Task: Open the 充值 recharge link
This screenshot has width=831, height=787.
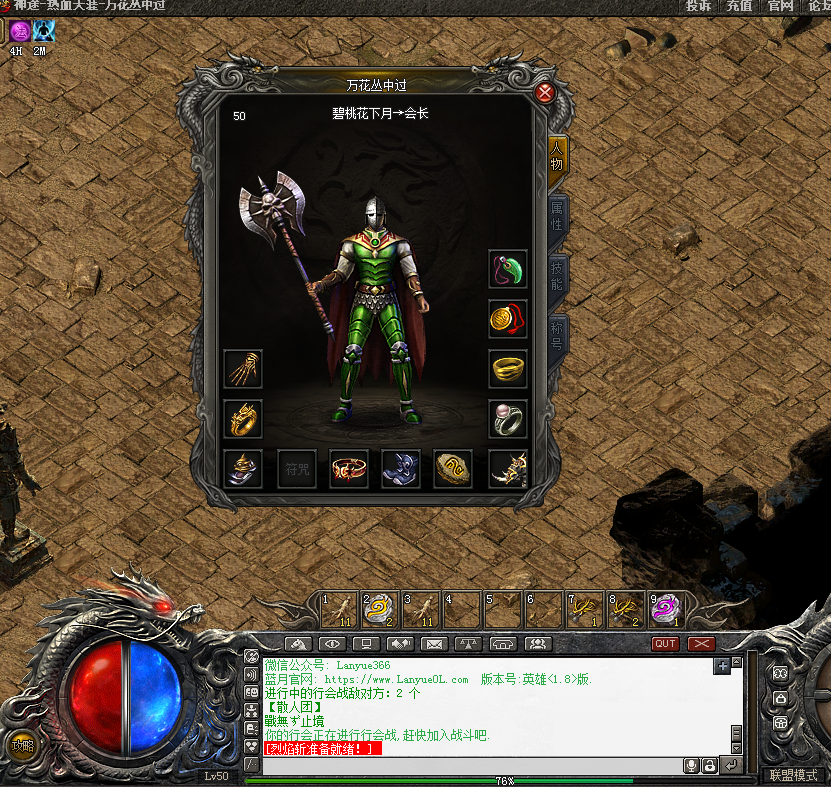Action: coord(739,6)
